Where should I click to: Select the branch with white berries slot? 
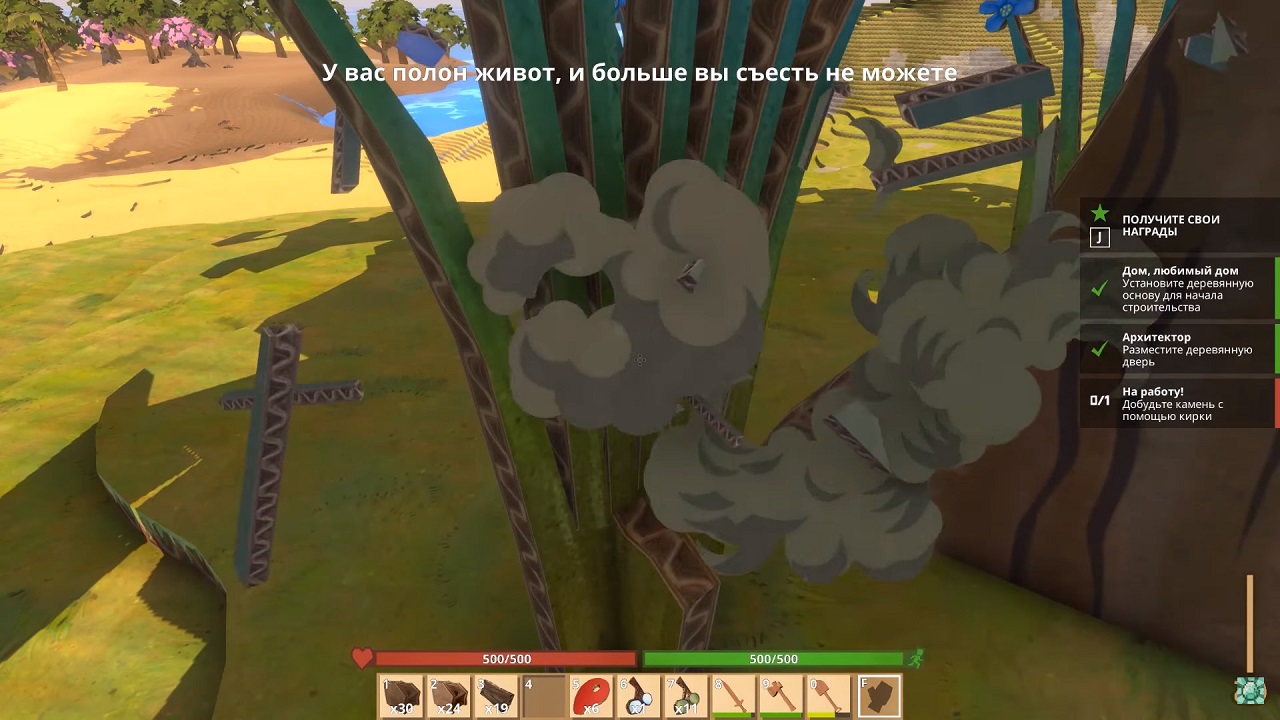pyautogui.click(x=638, y=696)
